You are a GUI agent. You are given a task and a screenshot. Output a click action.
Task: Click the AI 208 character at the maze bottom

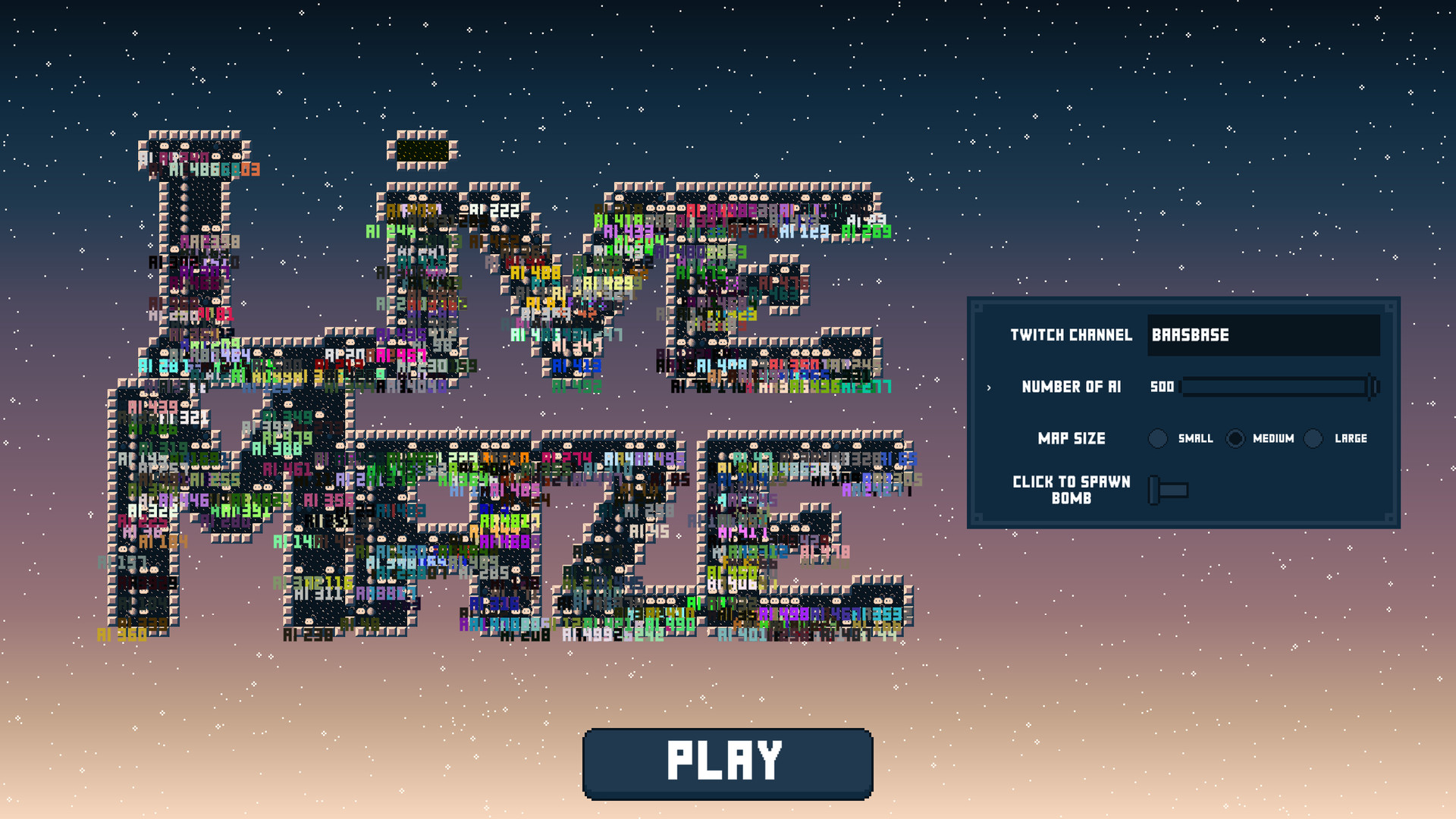click(x=526, y=635)
